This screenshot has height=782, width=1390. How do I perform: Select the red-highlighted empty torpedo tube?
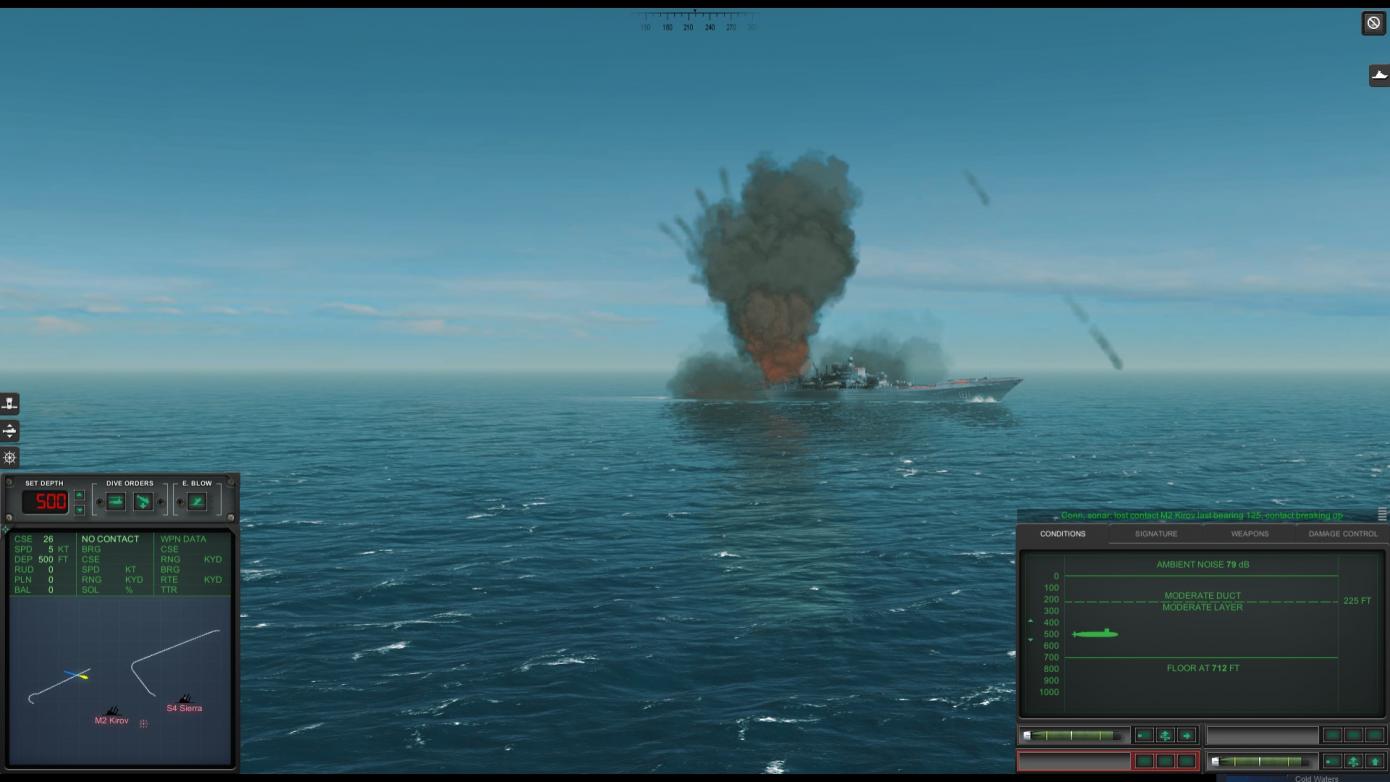[1073, 761]
